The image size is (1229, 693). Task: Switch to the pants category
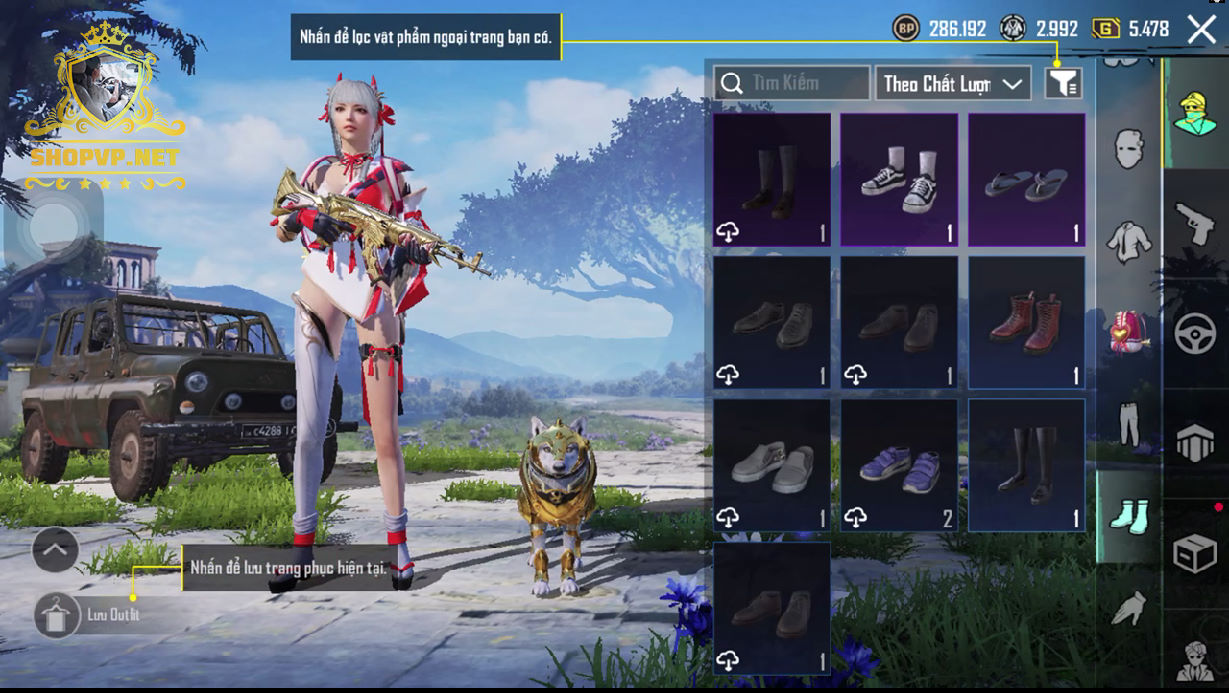(x=1129, y=424)
